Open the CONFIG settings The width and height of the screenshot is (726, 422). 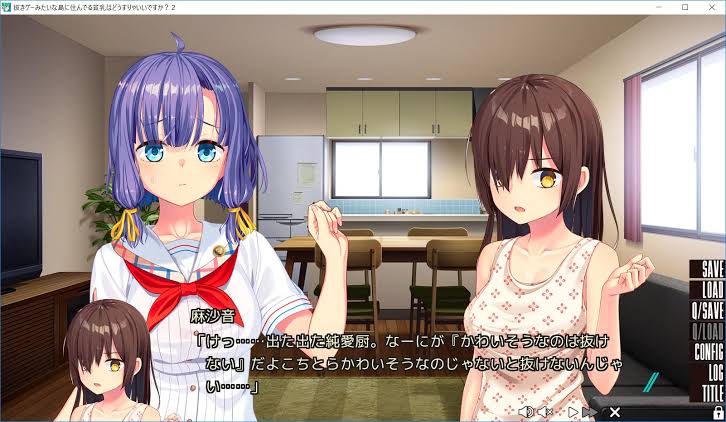pyautogui.click(x=708, y=351)
